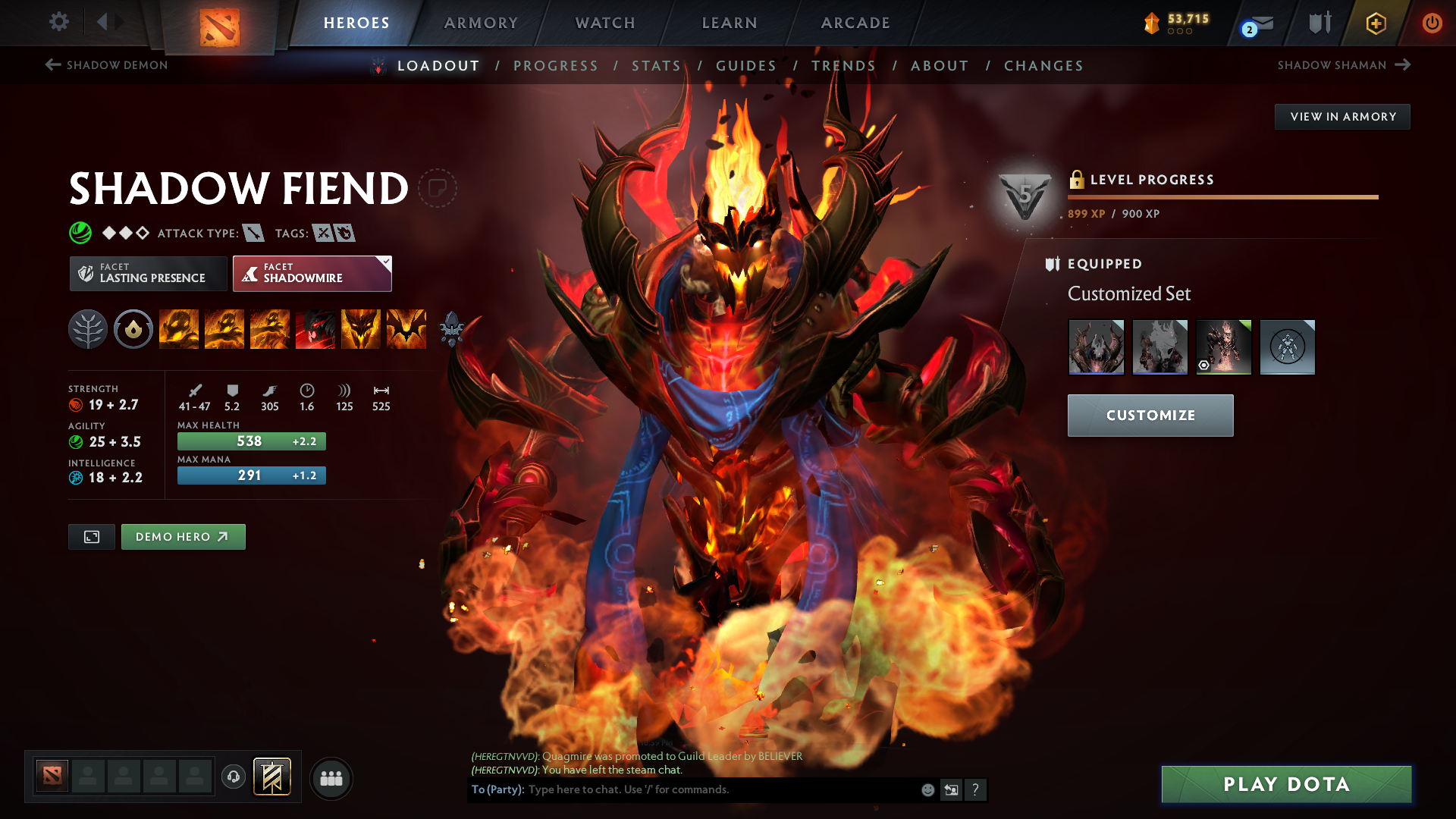Open the guild banner icon near party slots
The width and height of the screenshot is (1456, 819).
click(x=273, y=777)
